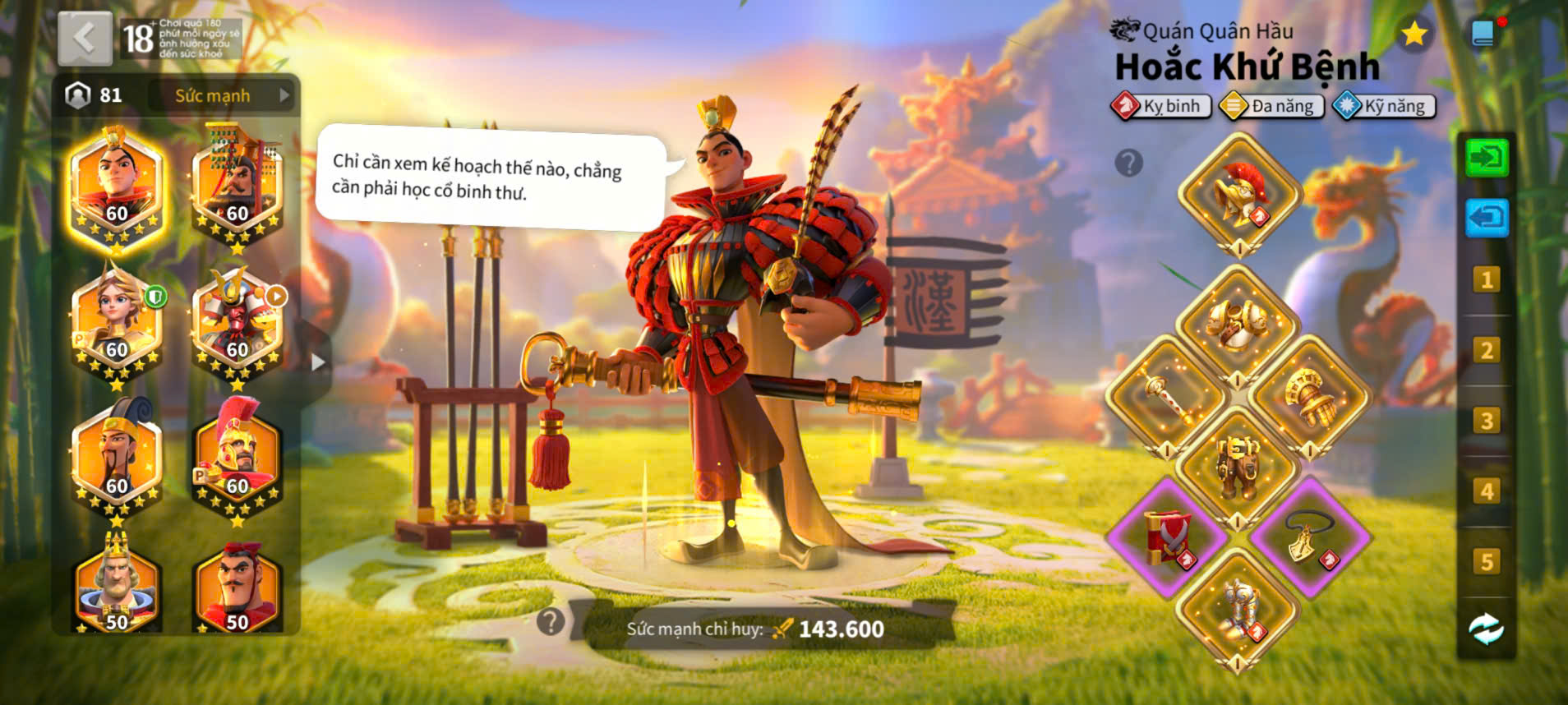
Task: Open the Sức mạnh sort dropdown
Action: [x=224, y=95]
